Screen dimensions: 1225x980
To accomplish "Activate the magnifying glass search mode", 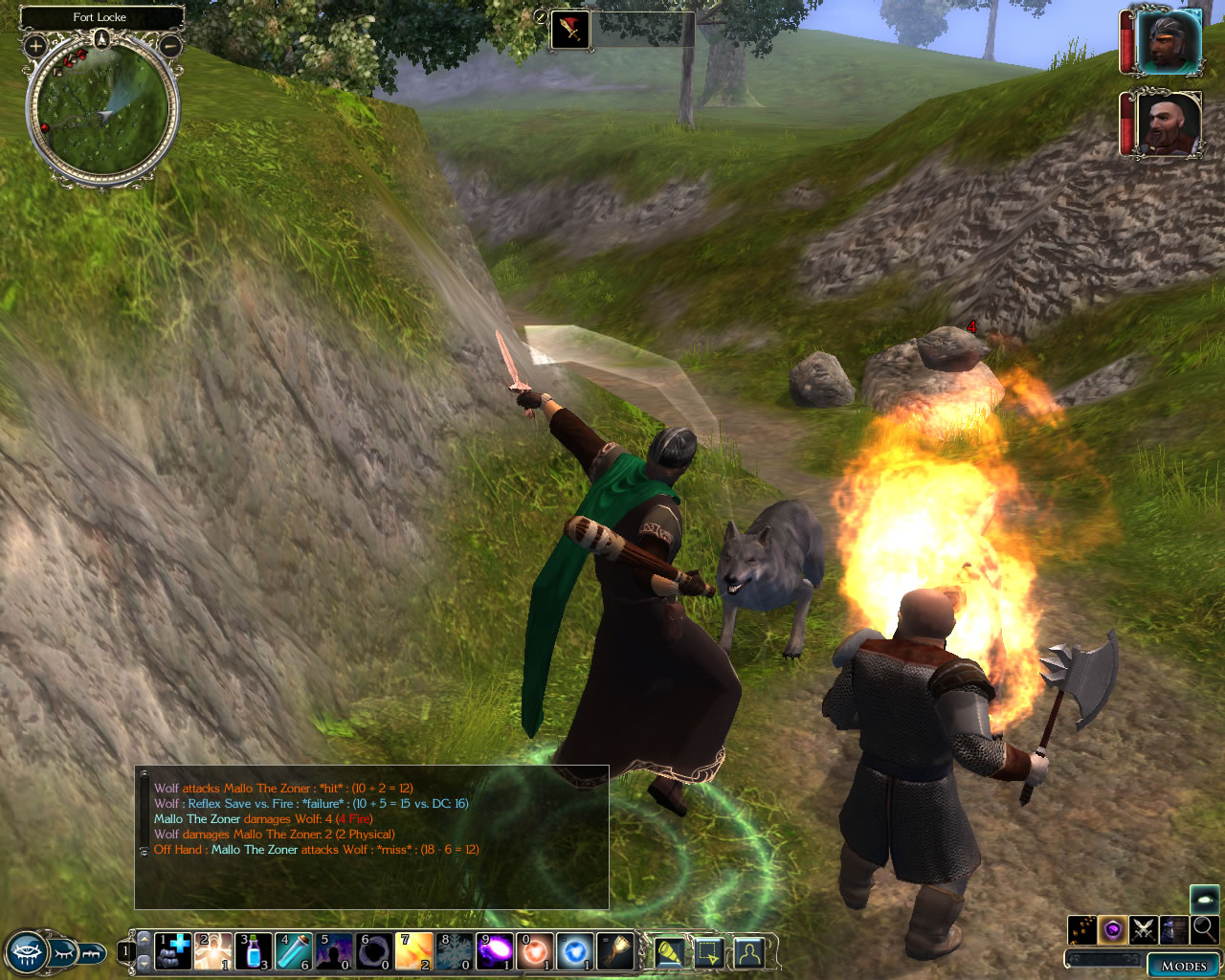I will (x=1204, y=928).
